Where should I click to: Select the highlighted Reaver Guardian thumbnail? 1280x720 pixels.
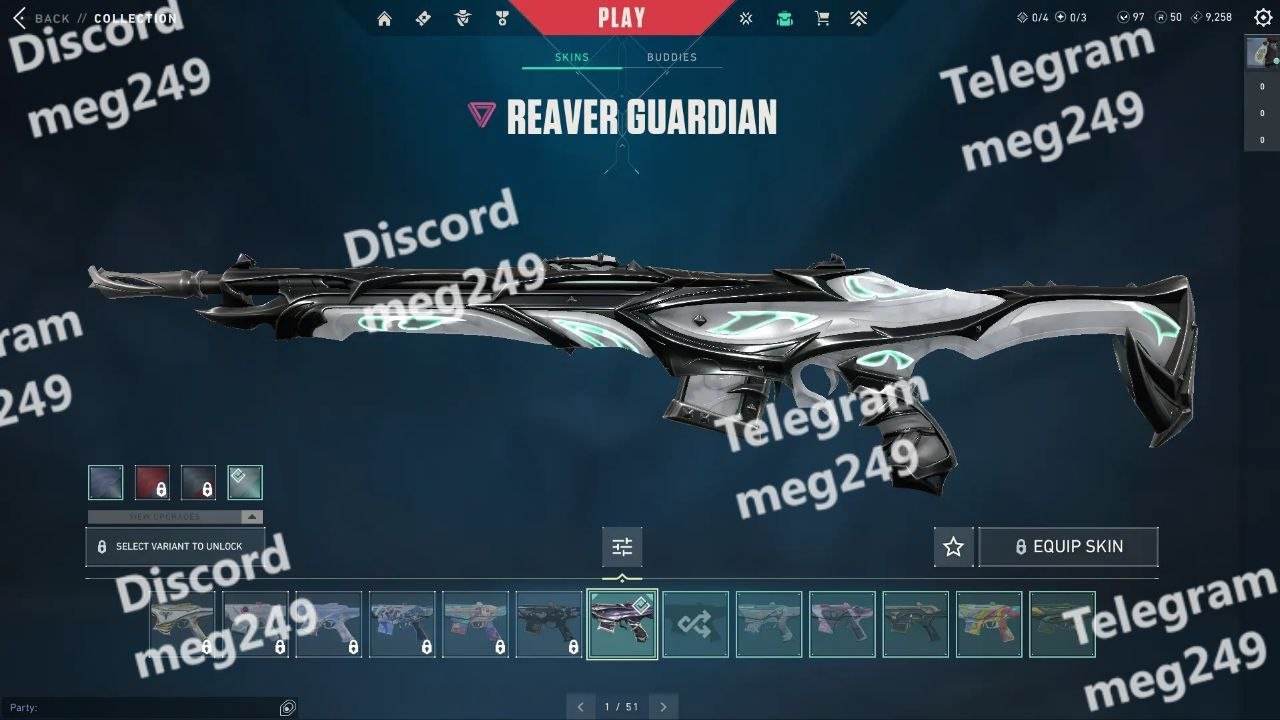(x=622, y=625)
